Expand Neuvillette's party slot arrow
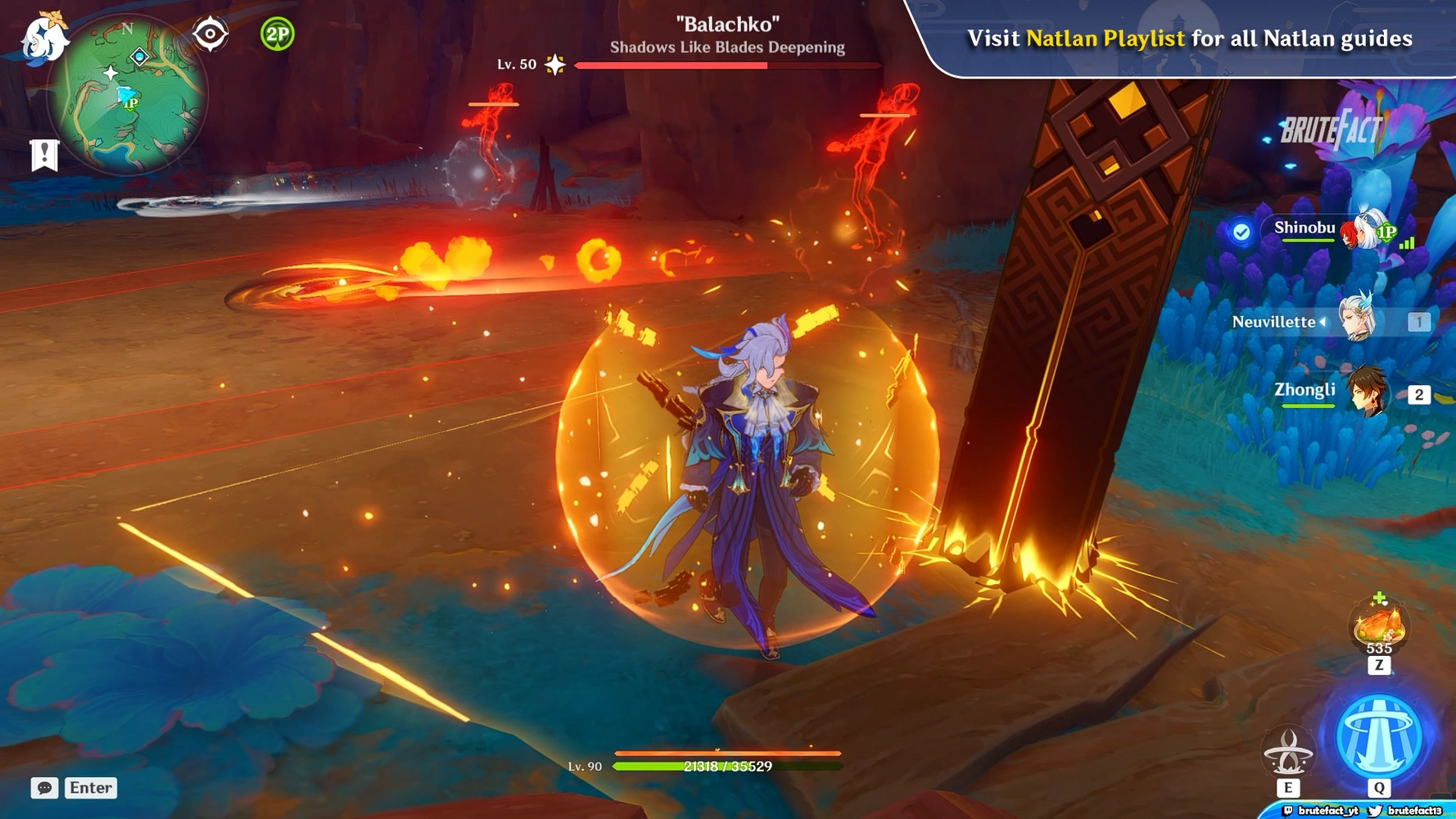Image resolution: width=1456 pixels, height=819 pixels. pyautogui.click(x=1323, y=322)
